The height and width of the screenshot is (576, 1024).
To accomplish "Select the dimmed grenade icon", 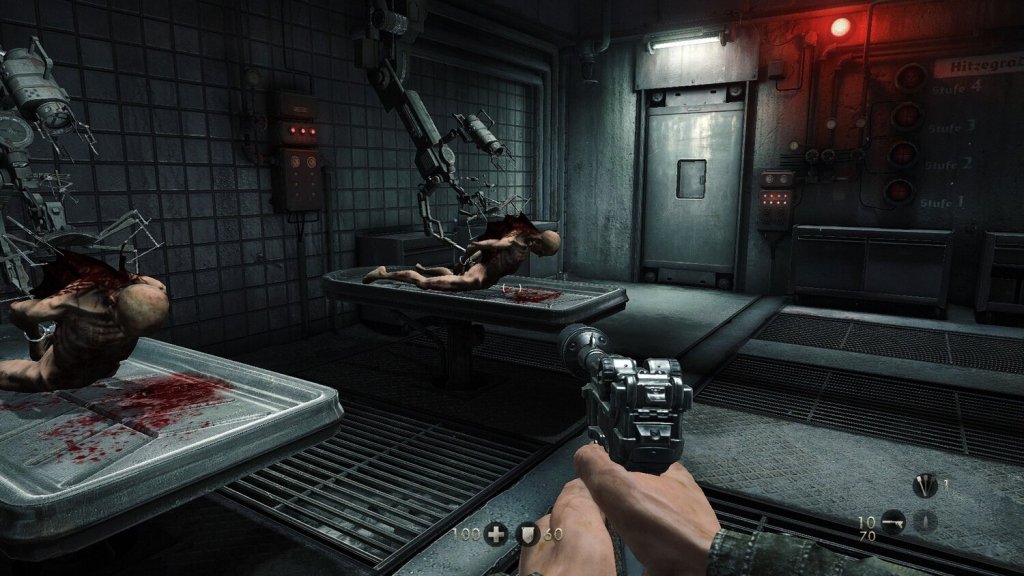I will 926,521.
